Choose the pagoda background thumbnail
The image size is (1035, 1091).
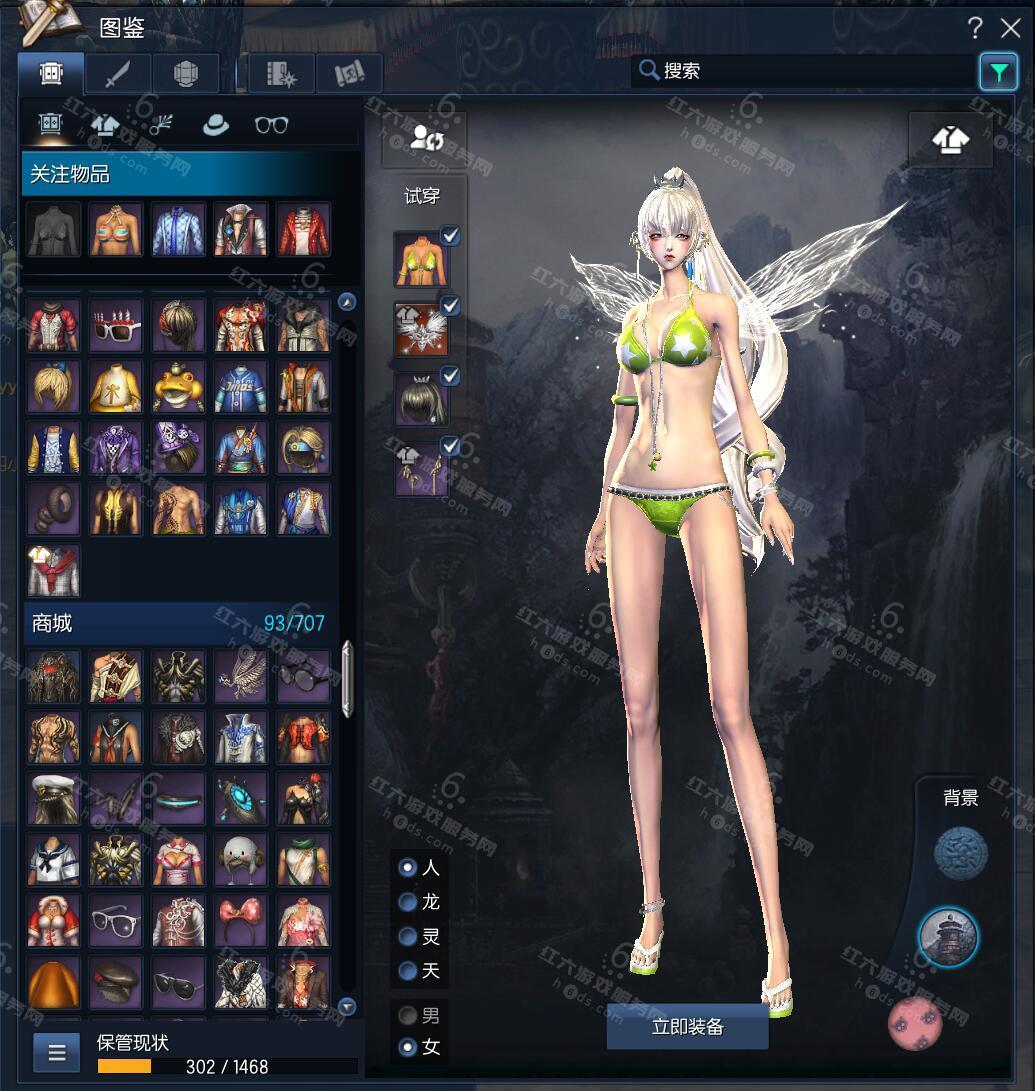(x=948, y=937)
